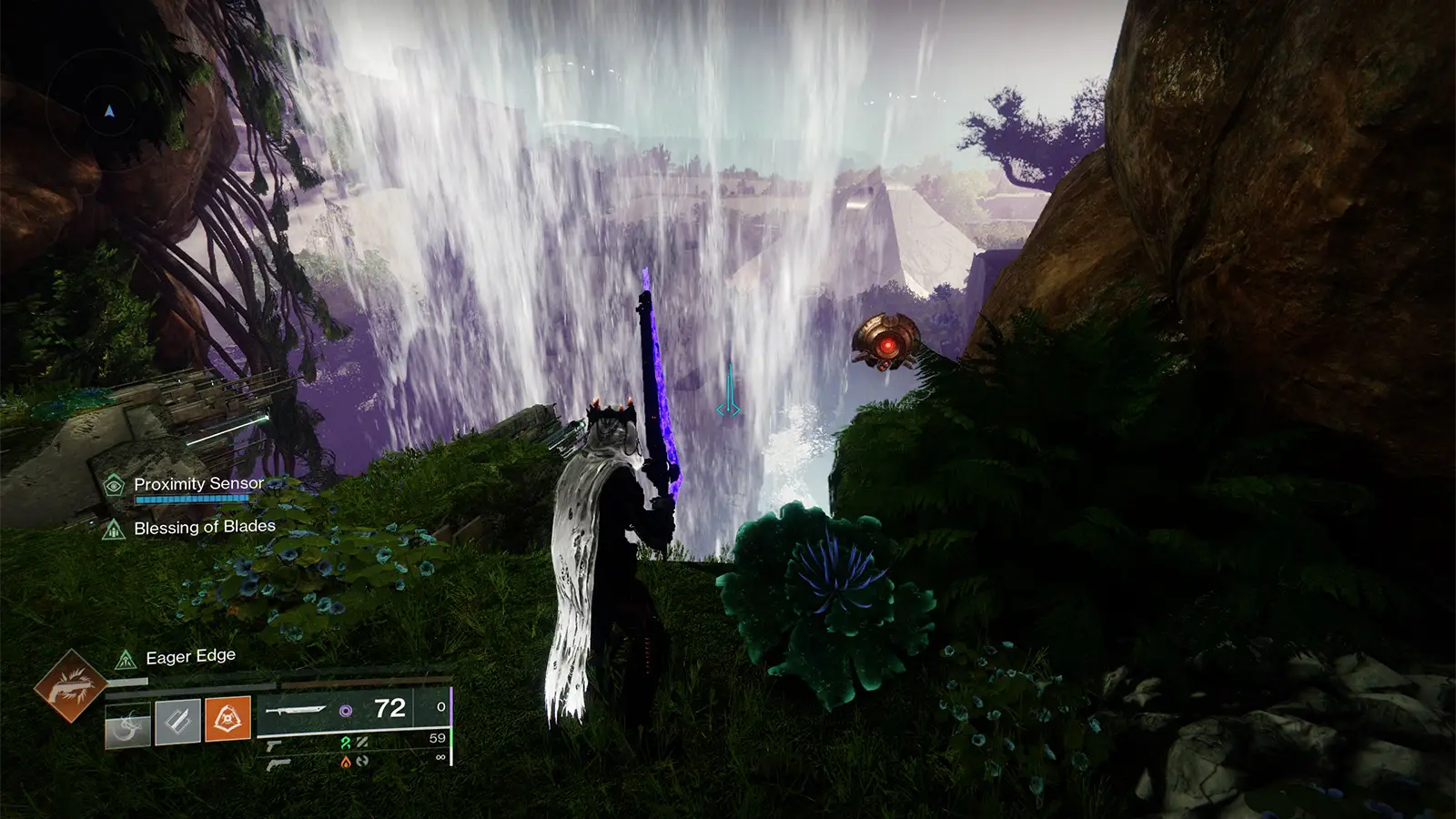This screenshot has height=819, width=1456.
Task: Click the green strand element symbol
Action: coord(345,742)
